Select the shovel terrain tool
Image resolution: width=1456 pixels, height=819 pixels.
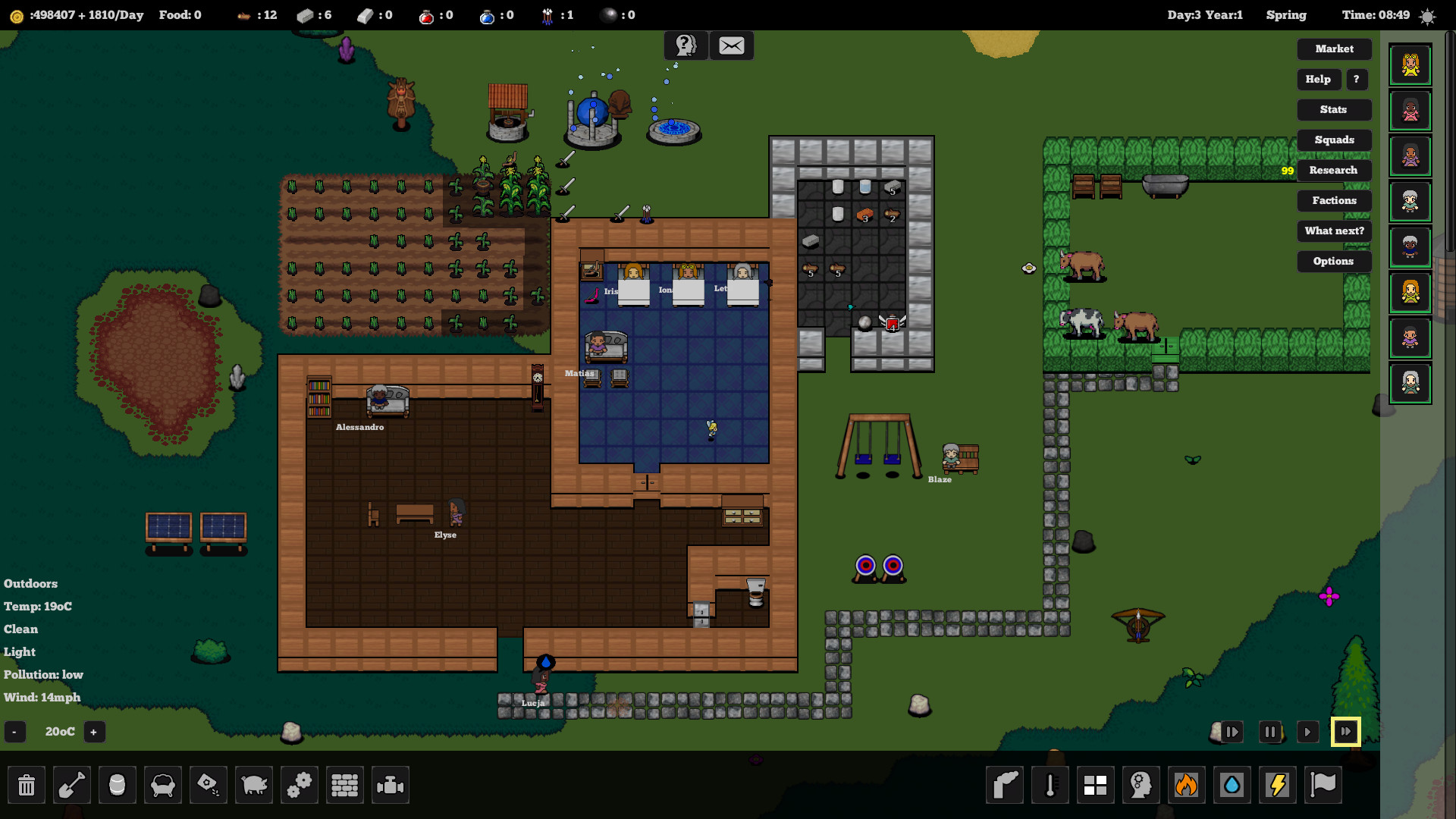tap(72, 785)
